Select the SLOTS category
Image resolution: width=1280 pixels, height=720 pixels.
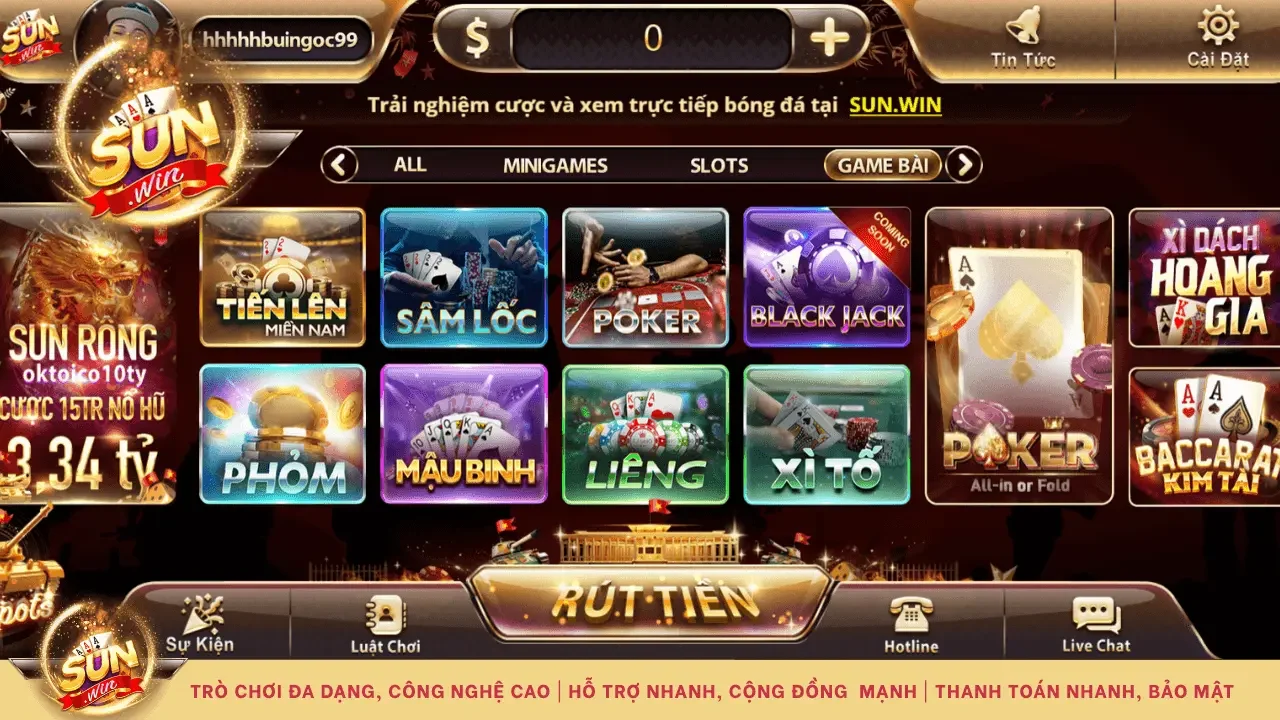point(718,165)
